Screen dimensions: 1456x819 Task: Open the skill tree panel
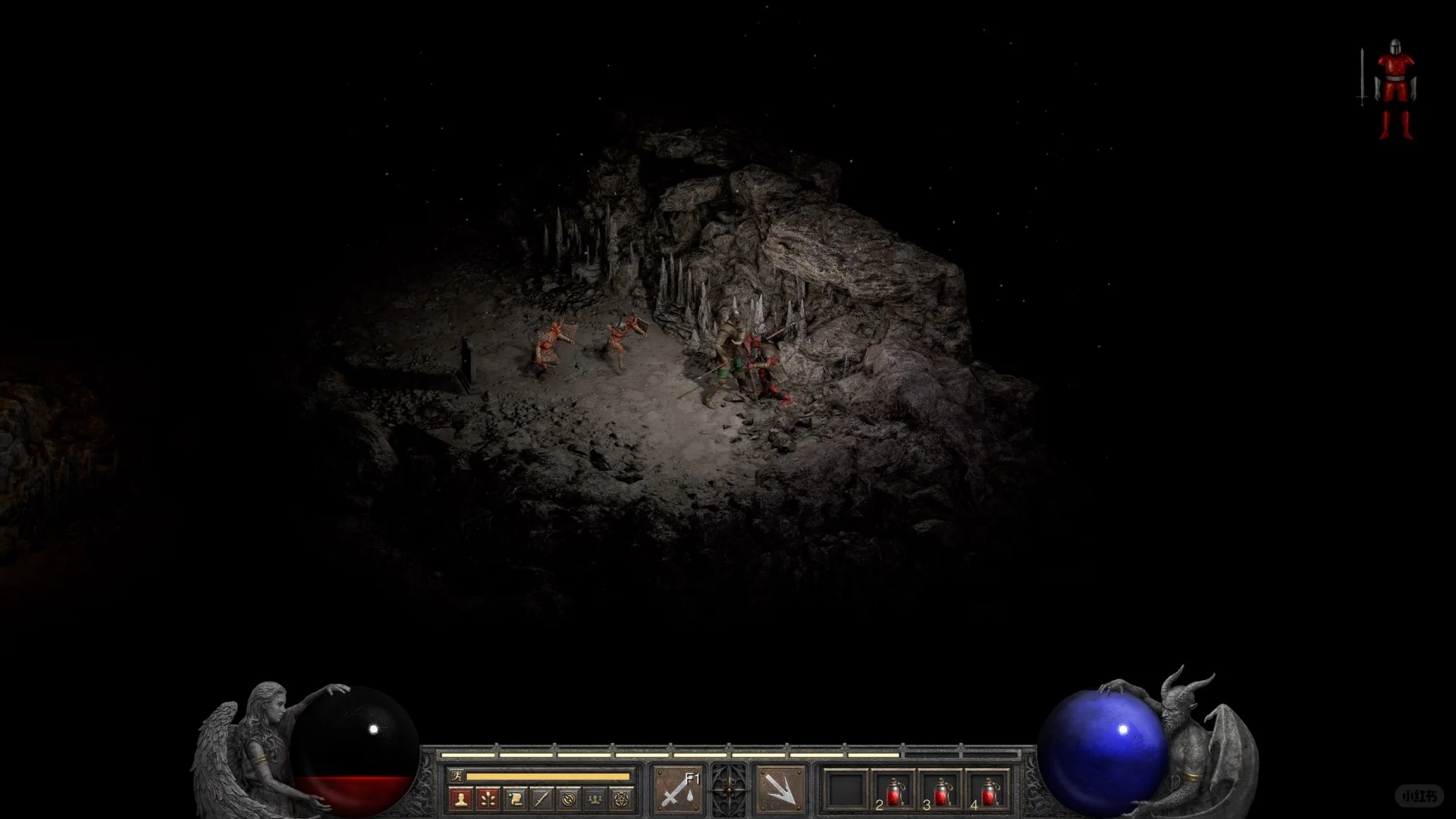488,799
